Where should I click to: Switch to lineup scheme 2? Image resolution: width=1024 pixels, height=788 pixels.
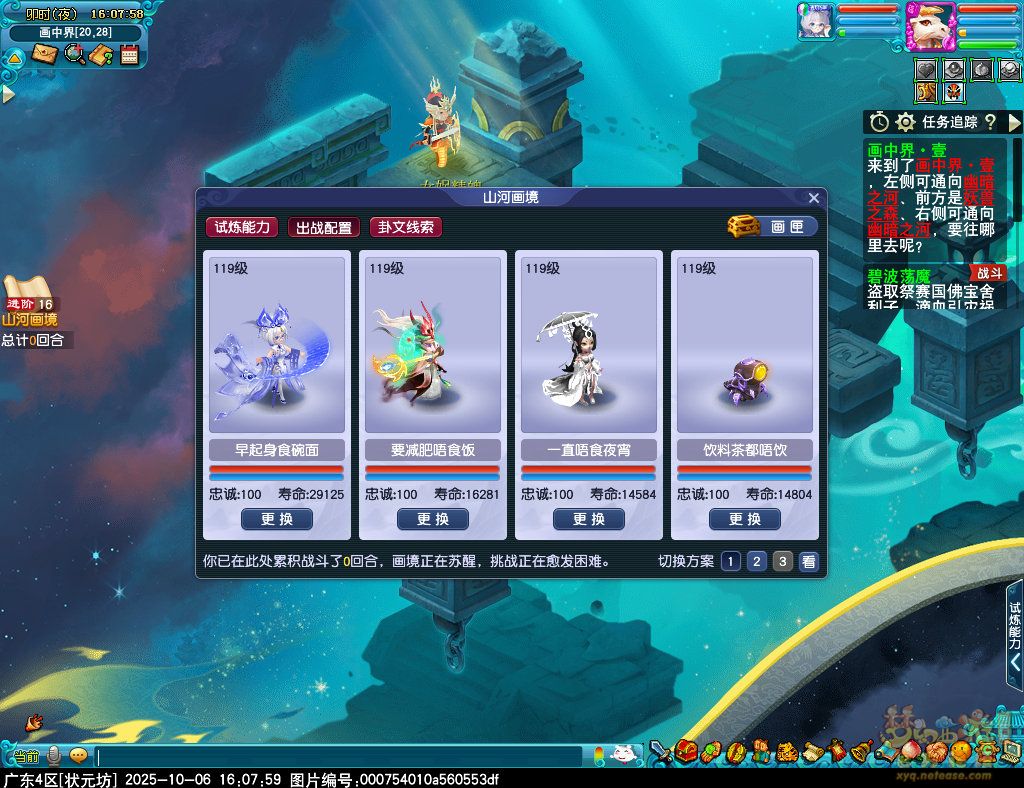757,561
